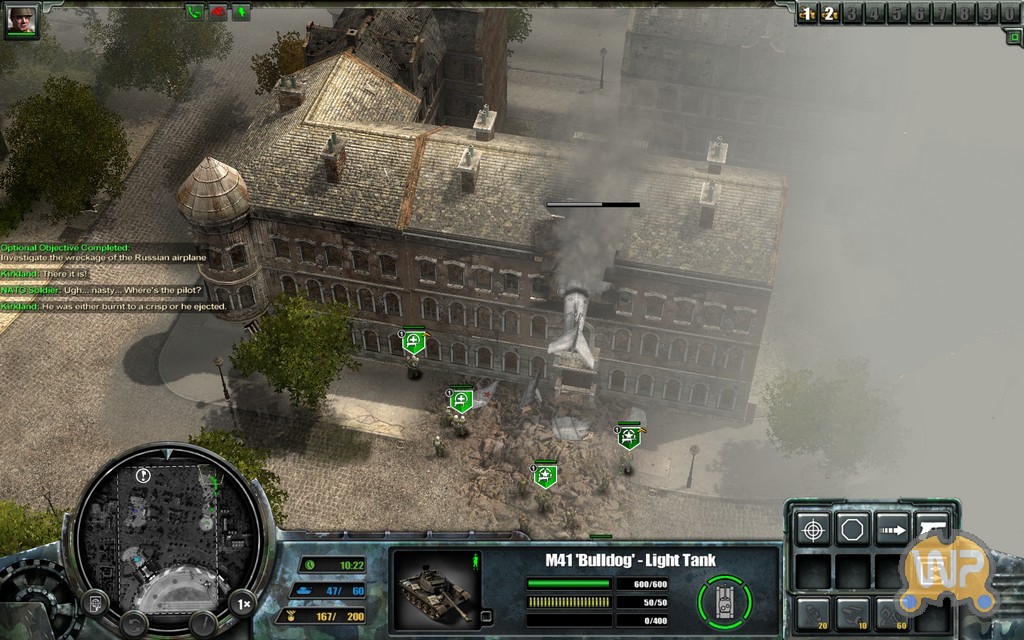Screen dimensions: 1024x640
Task: Select the commander portrait
Action: [20, 21]
